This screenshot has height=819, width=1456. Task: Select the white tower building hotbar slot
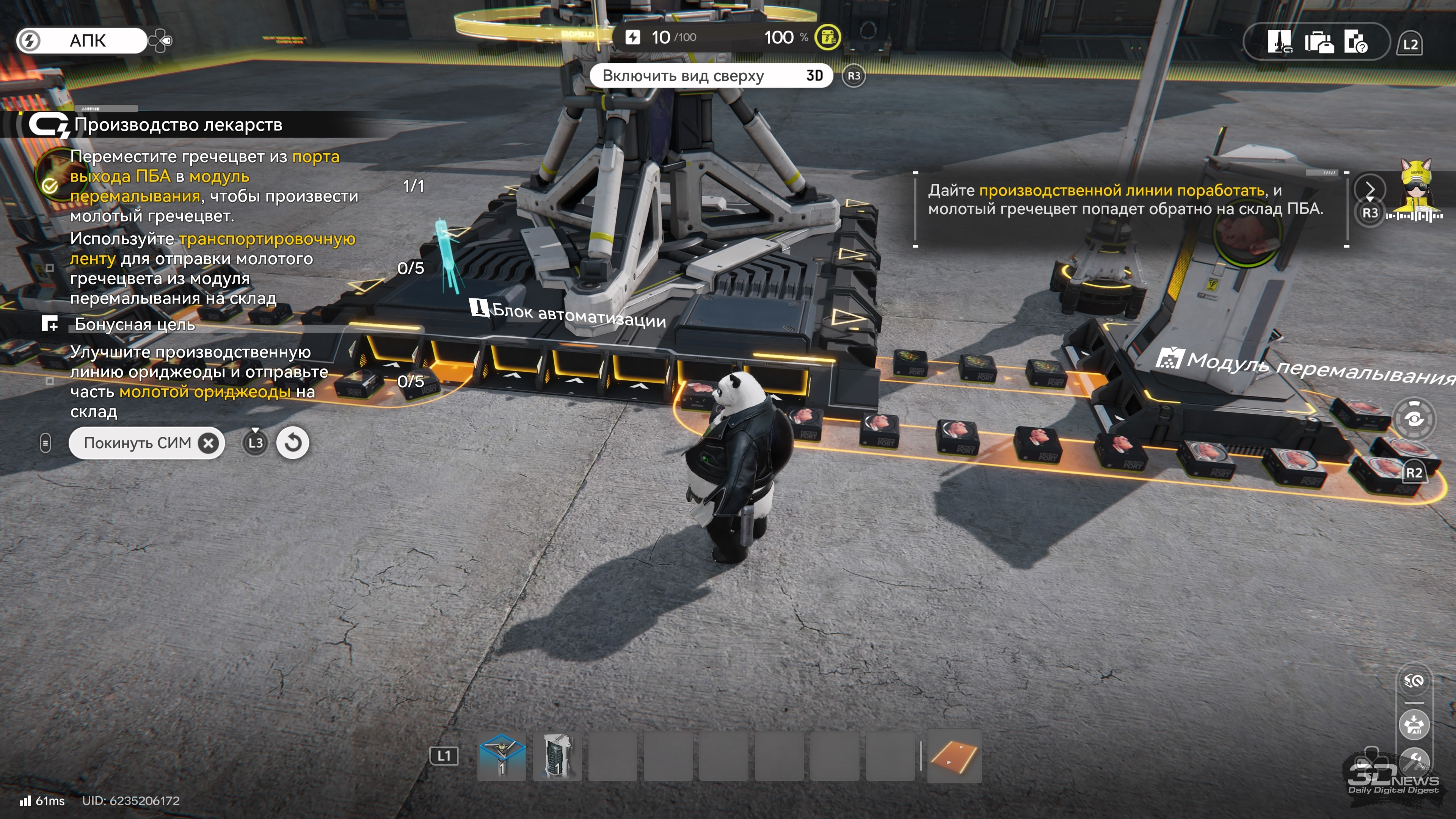(557, 756)
